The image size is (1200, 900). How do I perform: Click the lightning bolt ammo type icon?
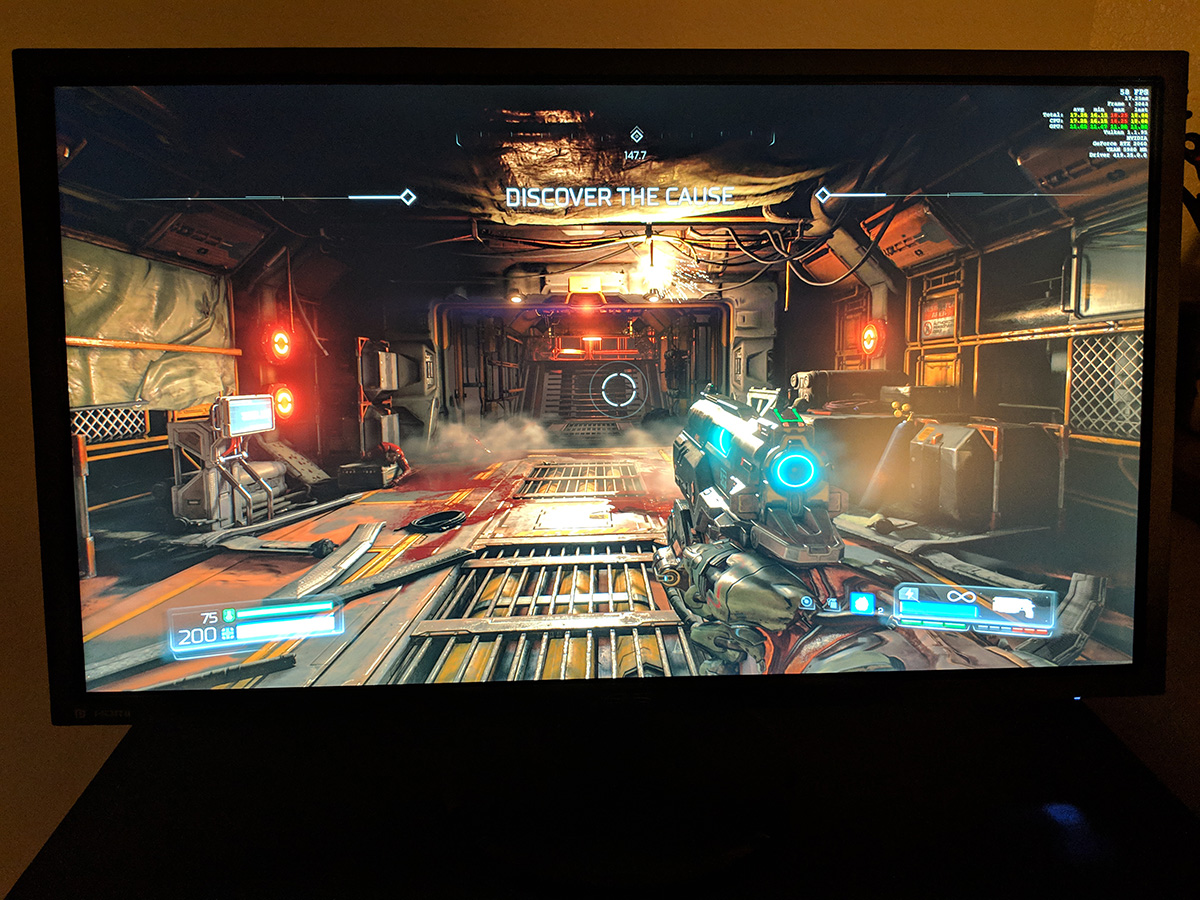[x=910, y=595]
